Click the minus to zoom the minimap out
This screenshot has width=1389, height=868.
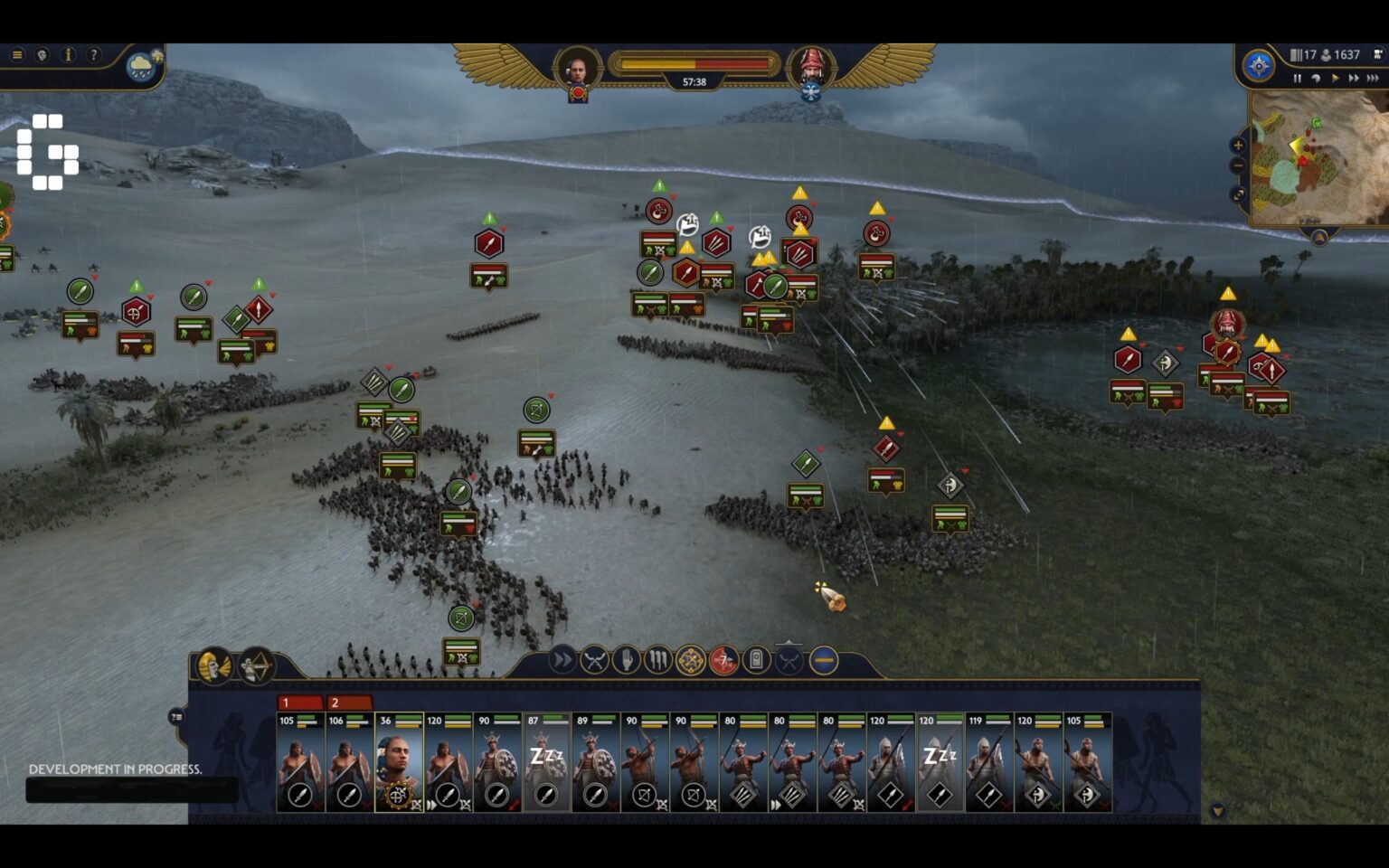(1238, 165)
